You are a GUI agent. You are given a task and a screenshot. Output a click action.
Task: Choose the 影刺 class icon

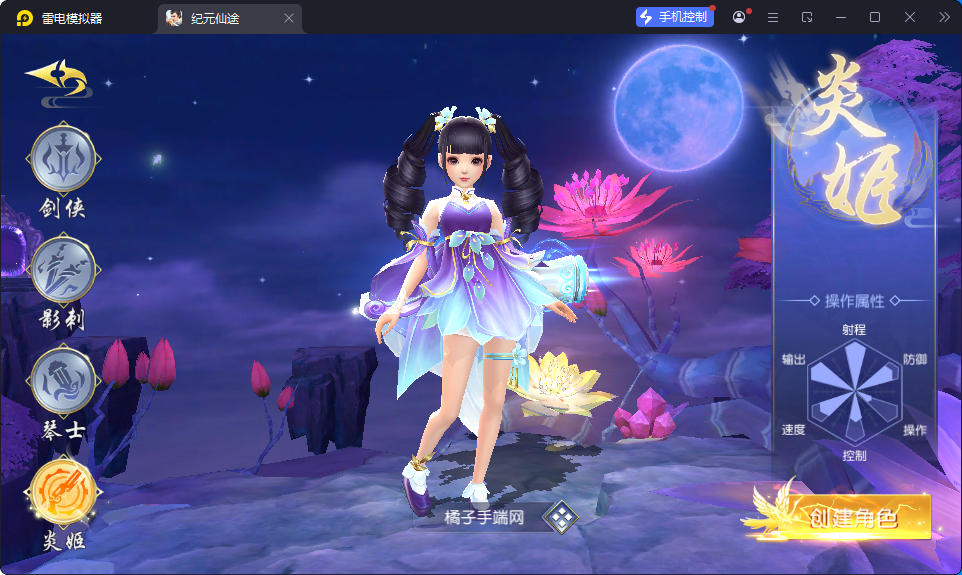point(64,269)
